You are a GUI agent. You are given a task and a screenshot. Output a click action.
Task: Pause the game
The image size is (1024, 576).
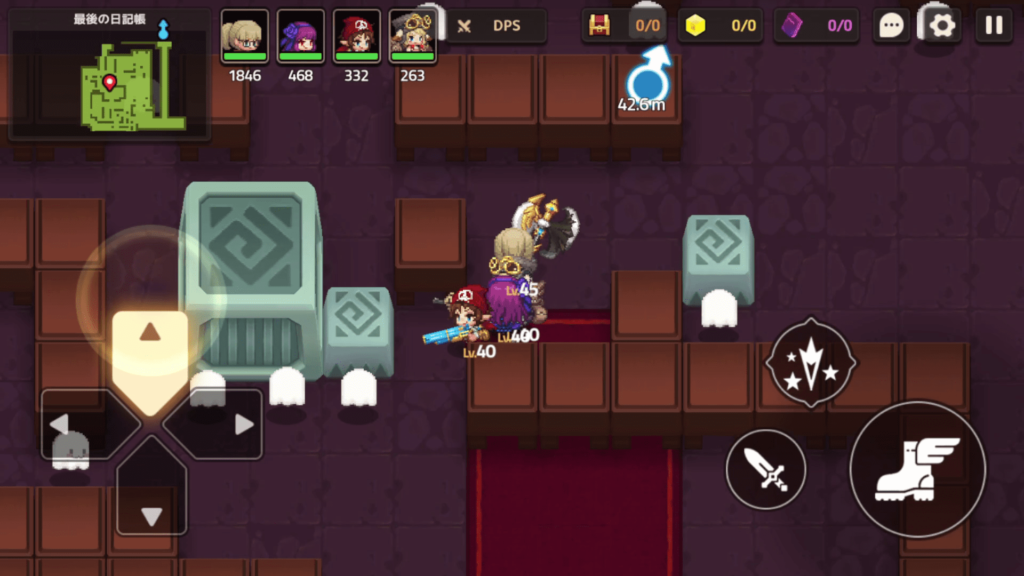[x=993, y=26]
